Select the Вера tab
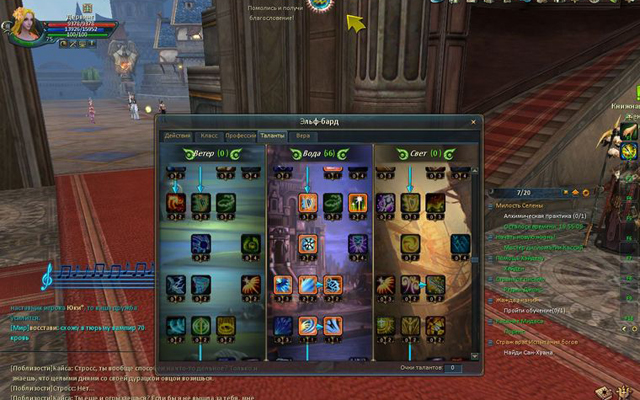The width and height of the screenshot is (640, 400). click(302, 135)
